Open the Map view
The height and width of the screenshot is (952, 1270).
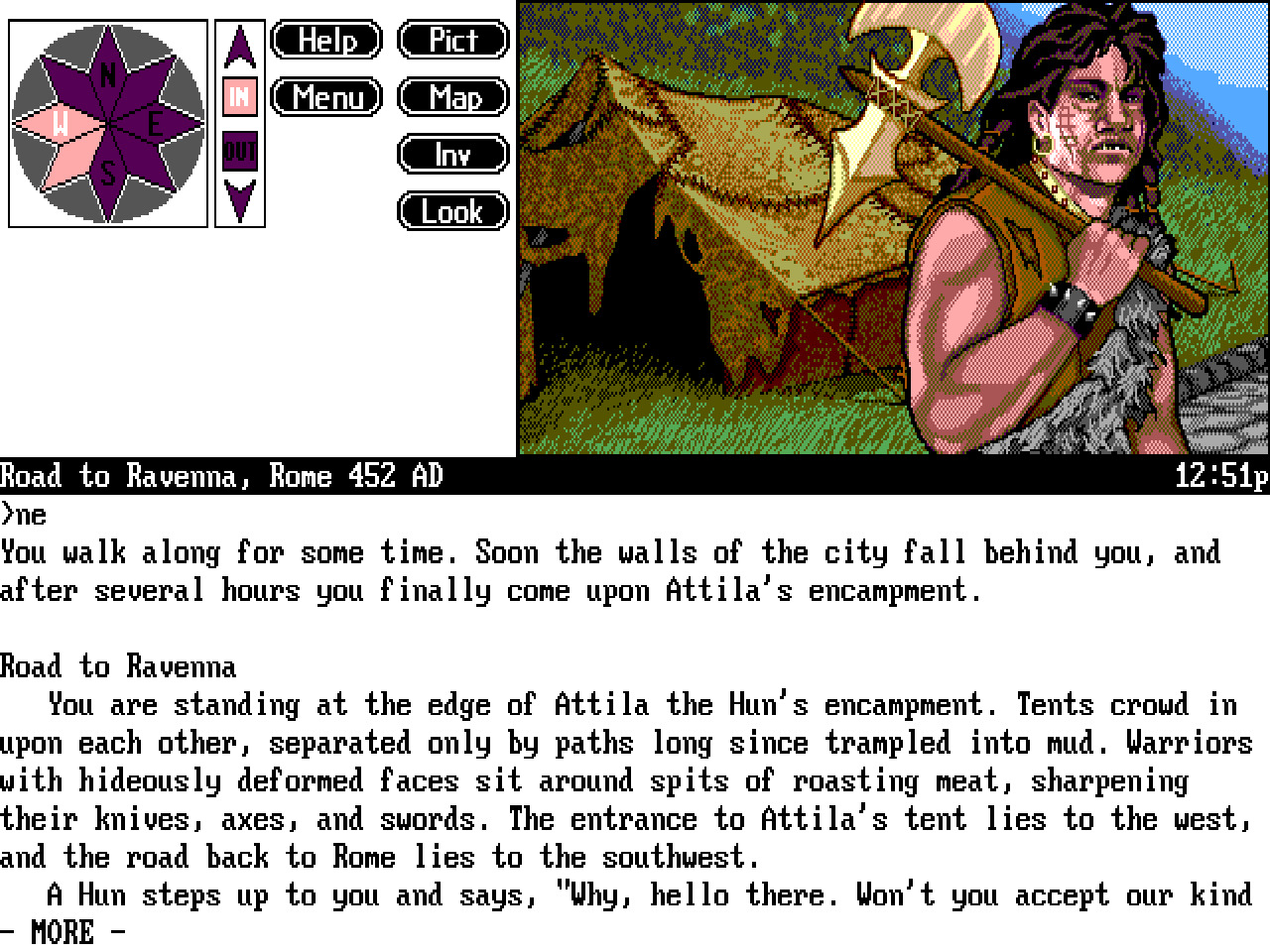coord(452,97)
